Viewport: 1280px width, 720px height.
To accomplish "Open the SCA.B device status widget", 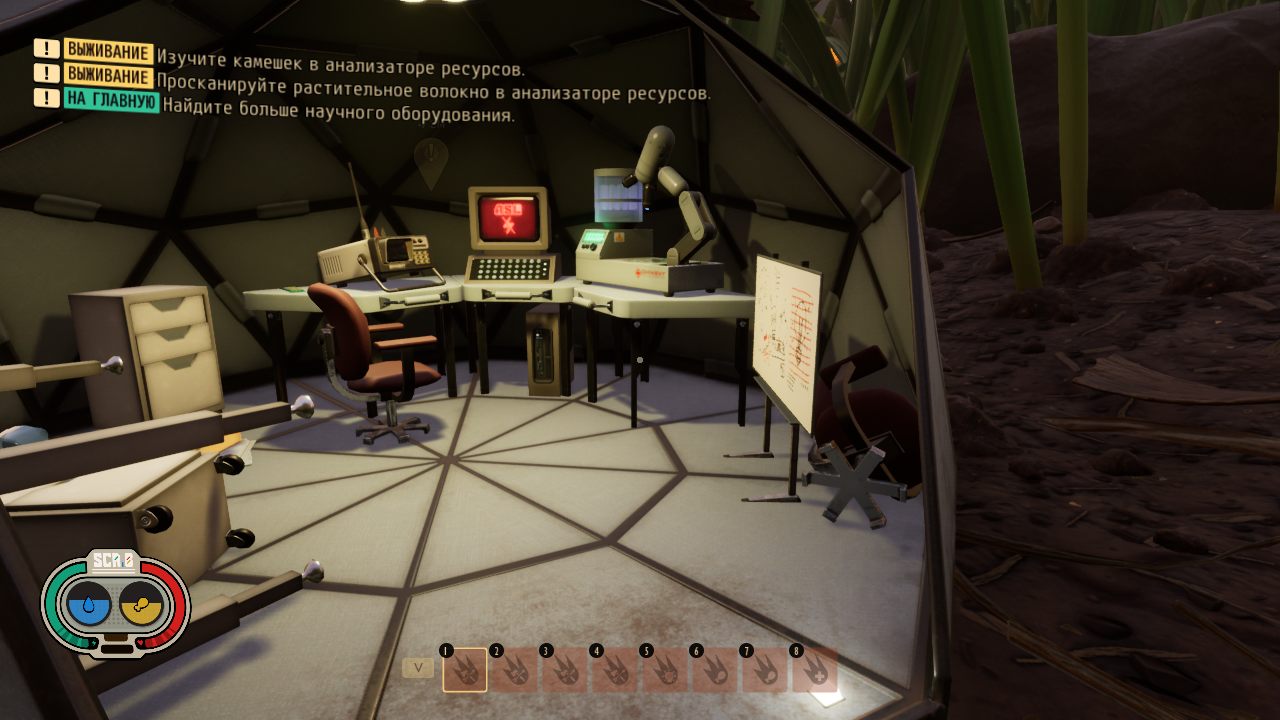I will click(x=115, y=606).
